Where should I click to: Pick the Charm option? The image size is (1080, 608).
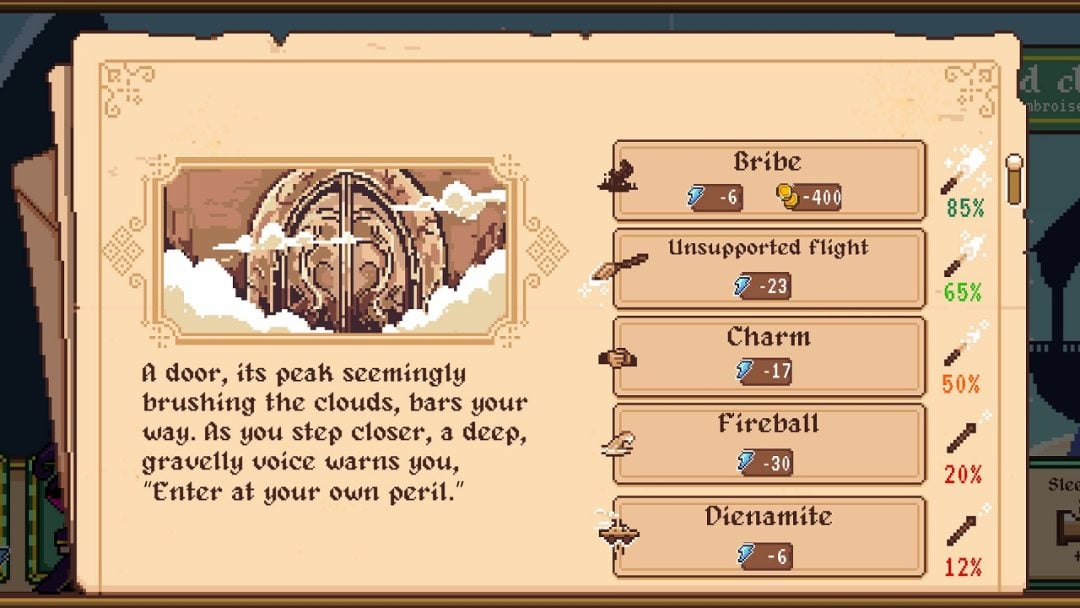coord(768,355)
